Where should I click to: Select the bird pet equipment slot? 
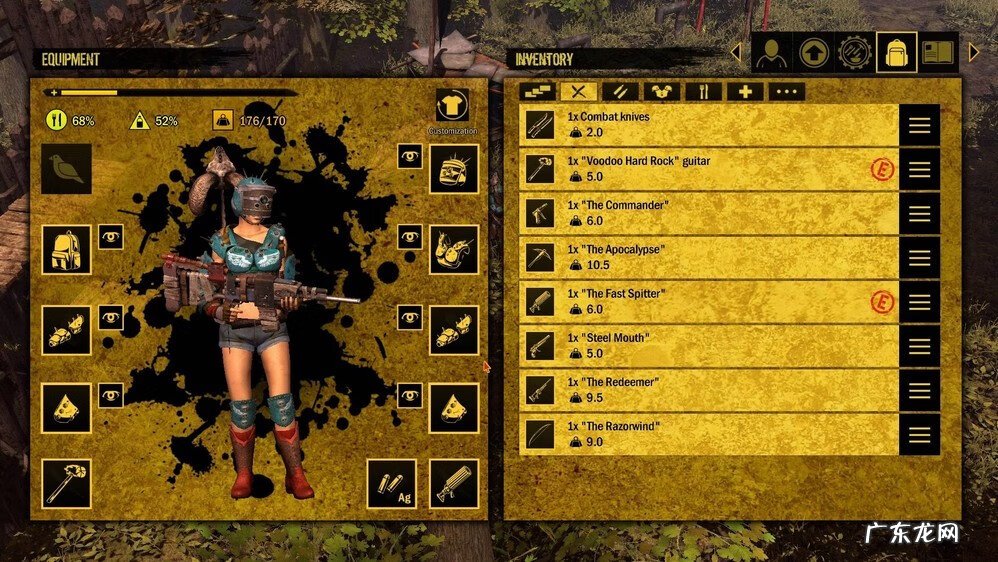click(x=66, y=168)
